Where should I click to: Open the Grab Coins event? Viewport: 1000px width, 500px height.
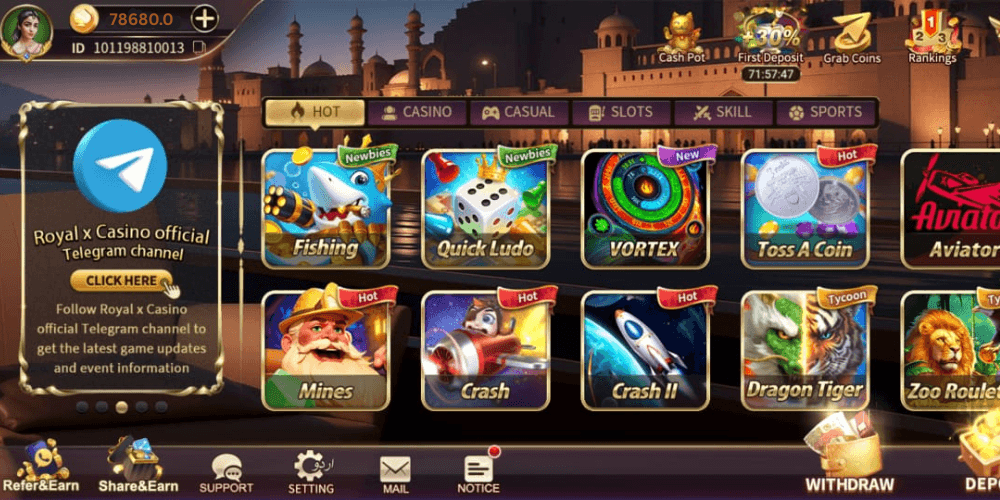point(851,38)
